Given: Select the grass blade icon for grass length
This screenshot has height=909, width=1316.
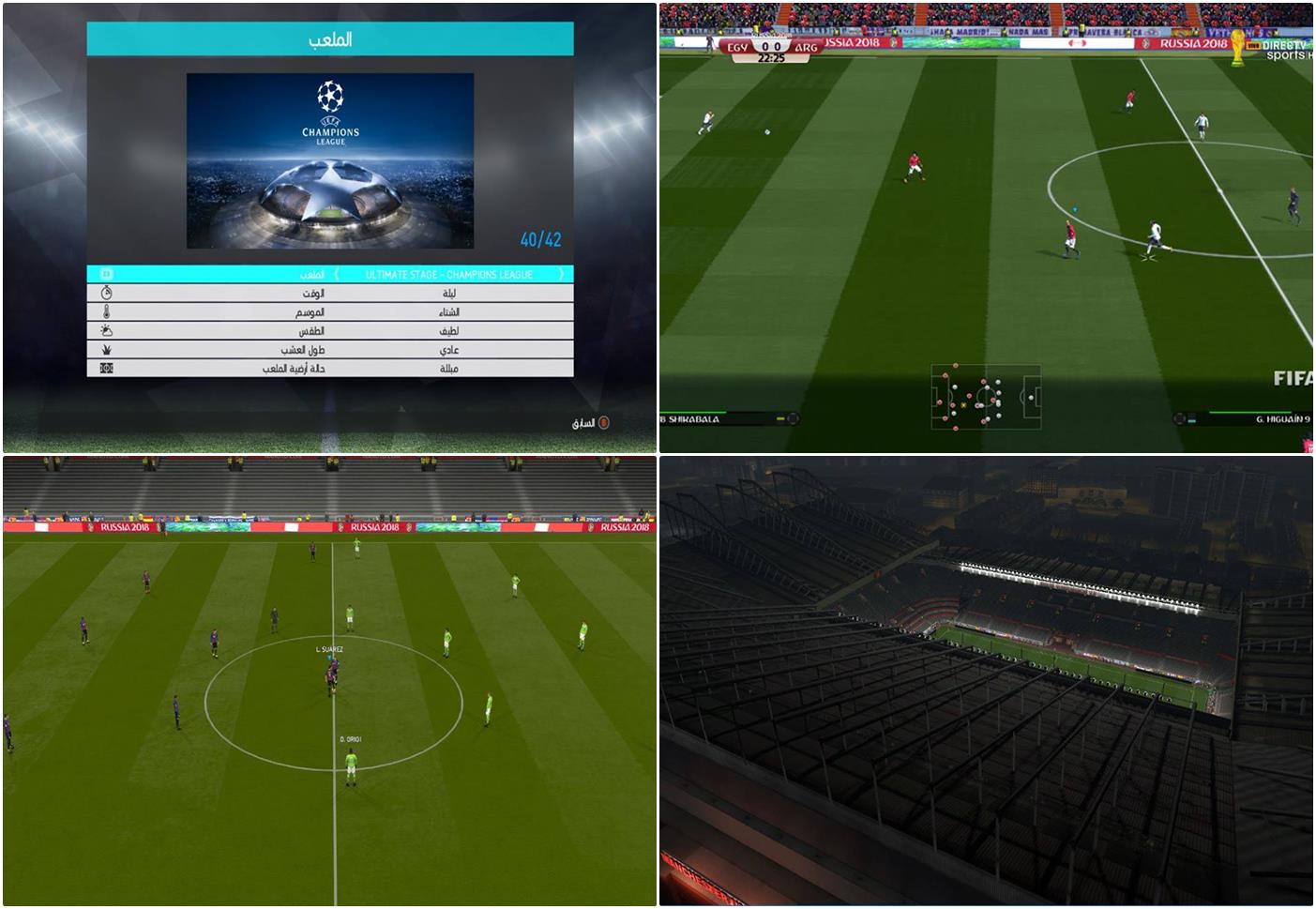Looking at the screenshot, I should click(105, 348).
